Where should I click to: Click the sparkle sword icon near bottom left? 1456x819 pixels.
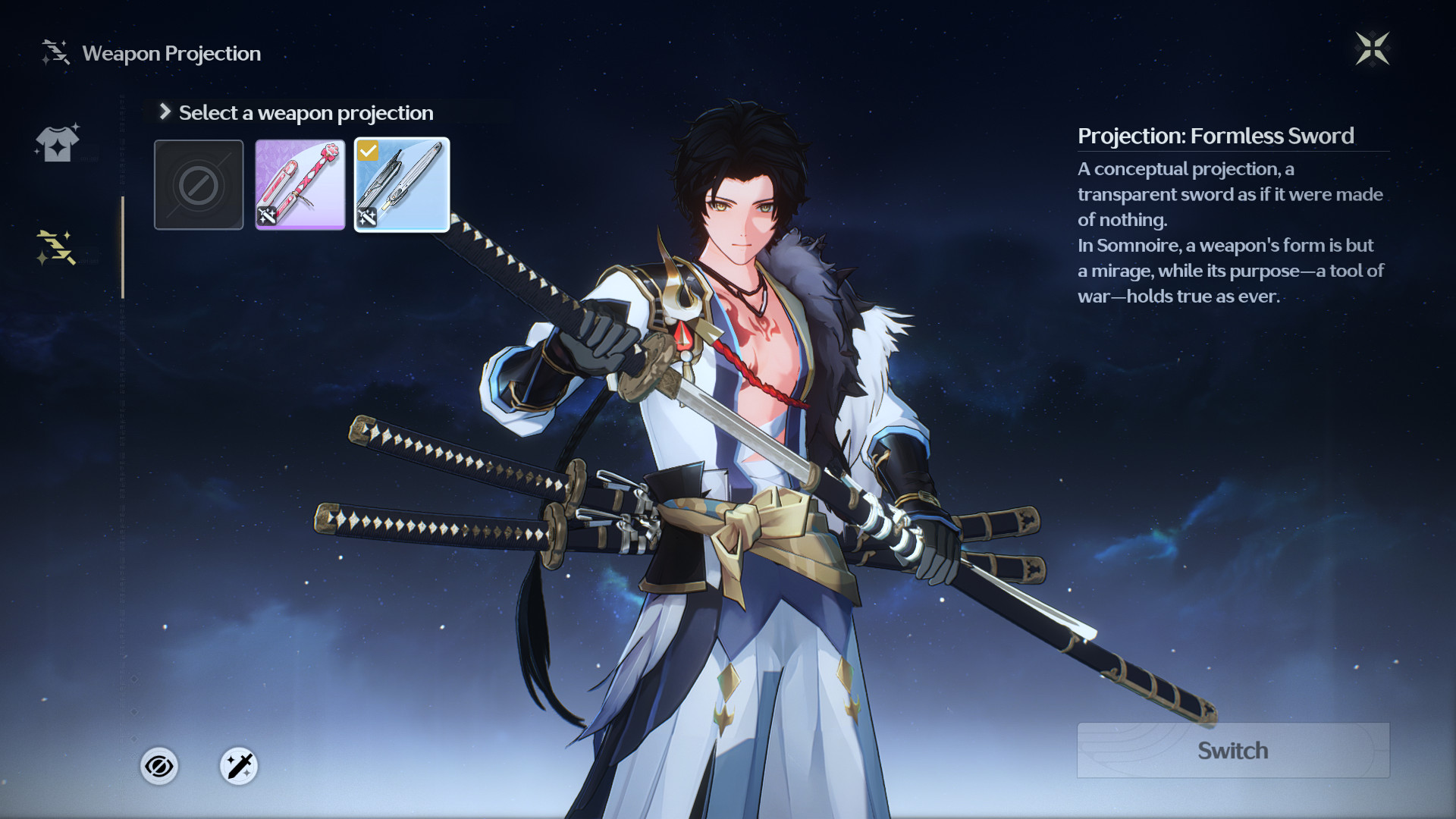[237, 766]
